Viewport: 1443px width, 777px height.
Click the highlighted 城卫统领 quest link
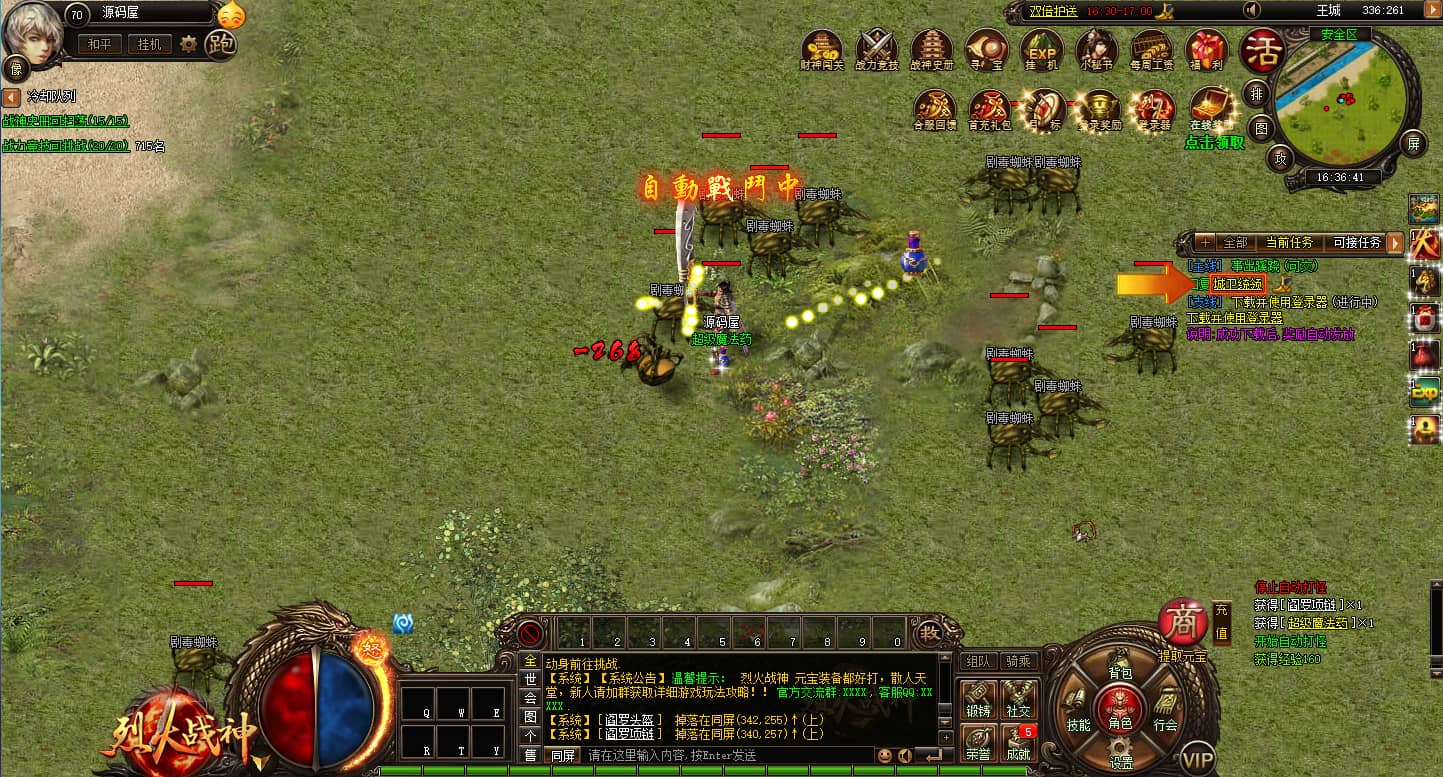click(1238, 284)
